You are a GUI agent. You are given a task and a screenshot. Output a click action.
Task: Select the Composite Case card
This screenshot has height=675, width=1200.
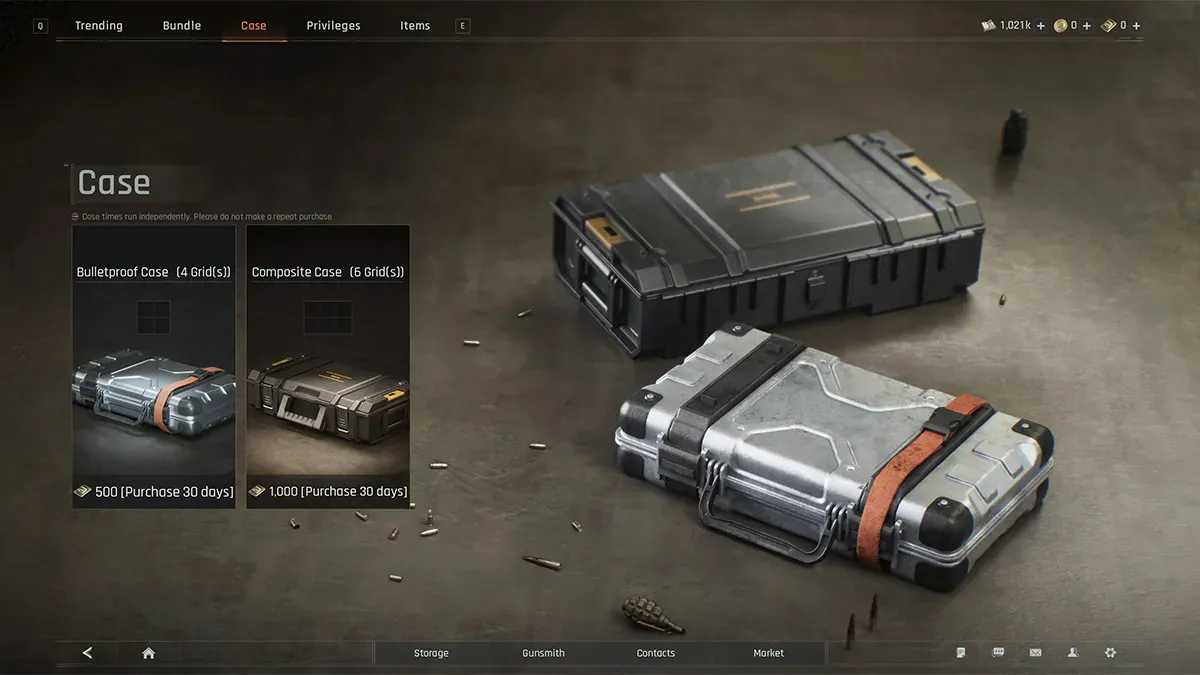tap(328, 366)
